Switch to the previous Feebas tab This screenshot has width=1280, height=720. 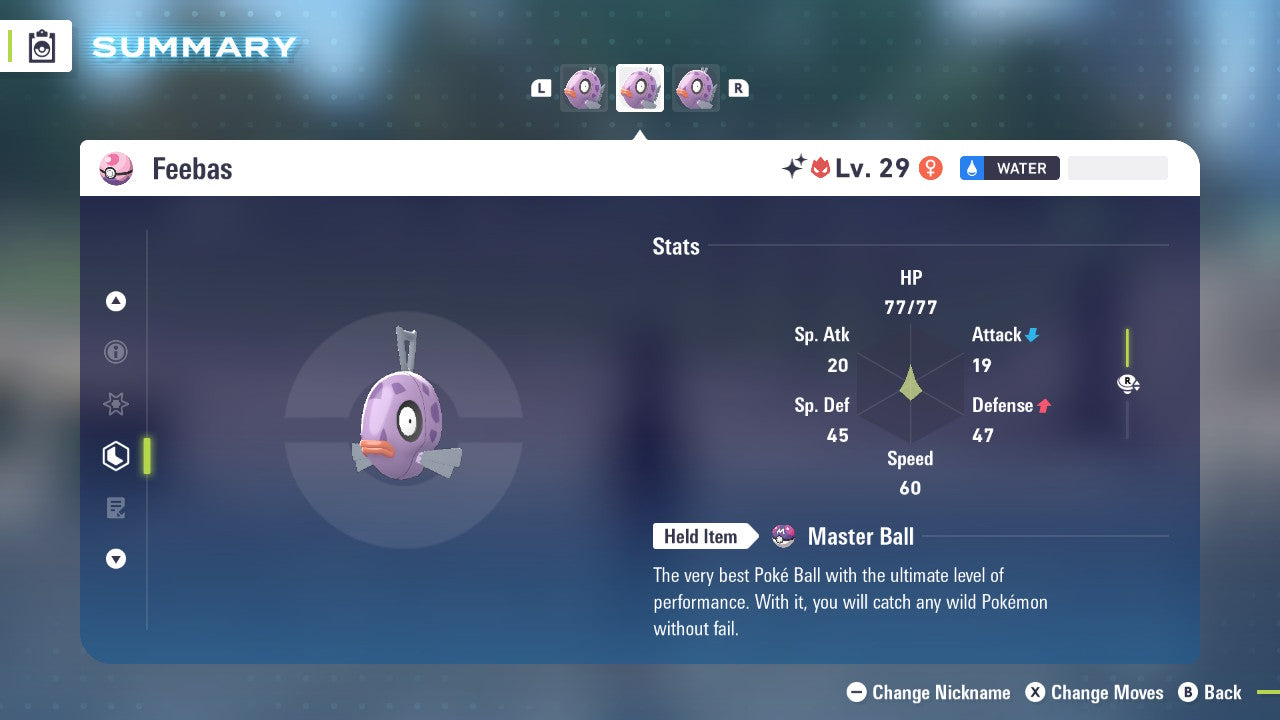pos(583,87)
